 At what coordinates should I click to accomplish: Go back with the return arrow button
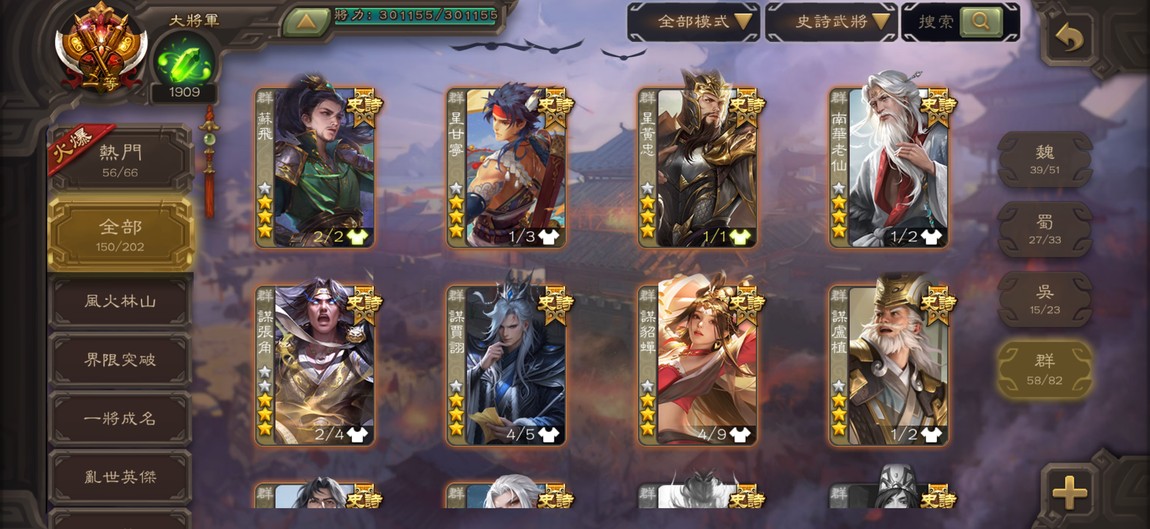pos(1069,39)
